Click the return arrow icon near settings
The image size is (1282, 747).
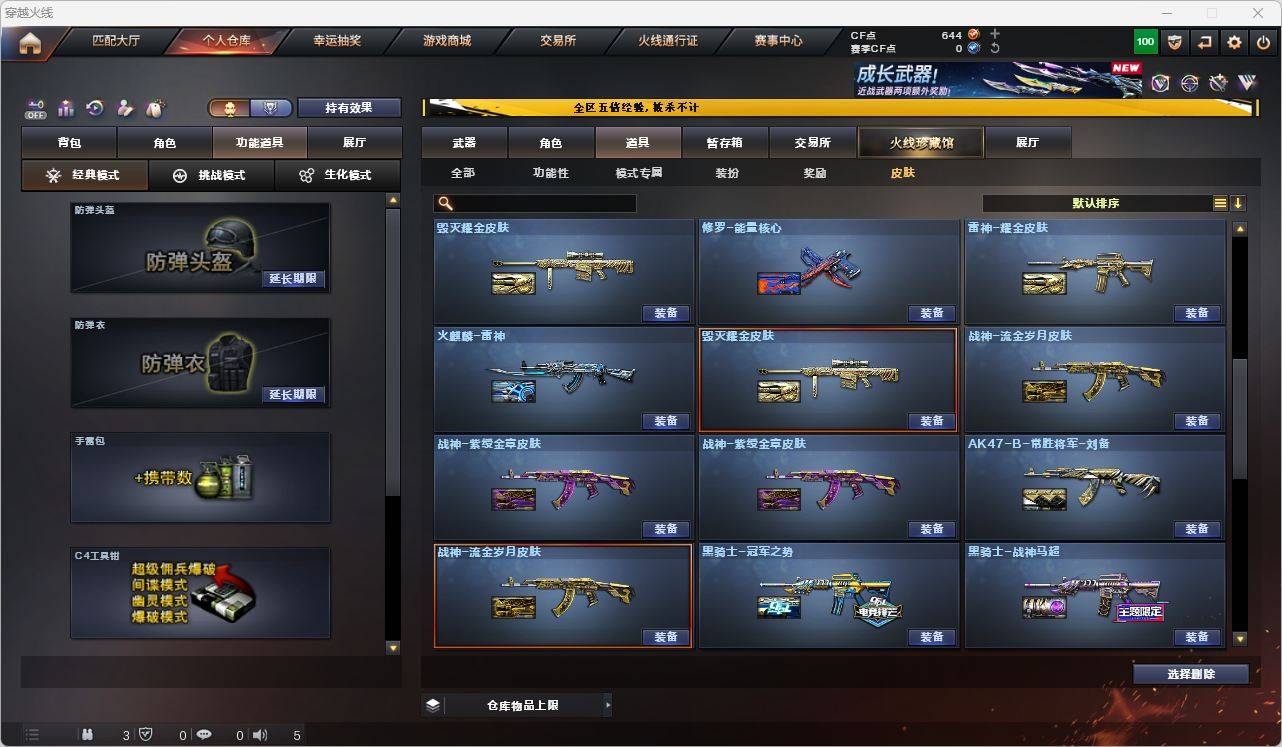click(1204, 42)
